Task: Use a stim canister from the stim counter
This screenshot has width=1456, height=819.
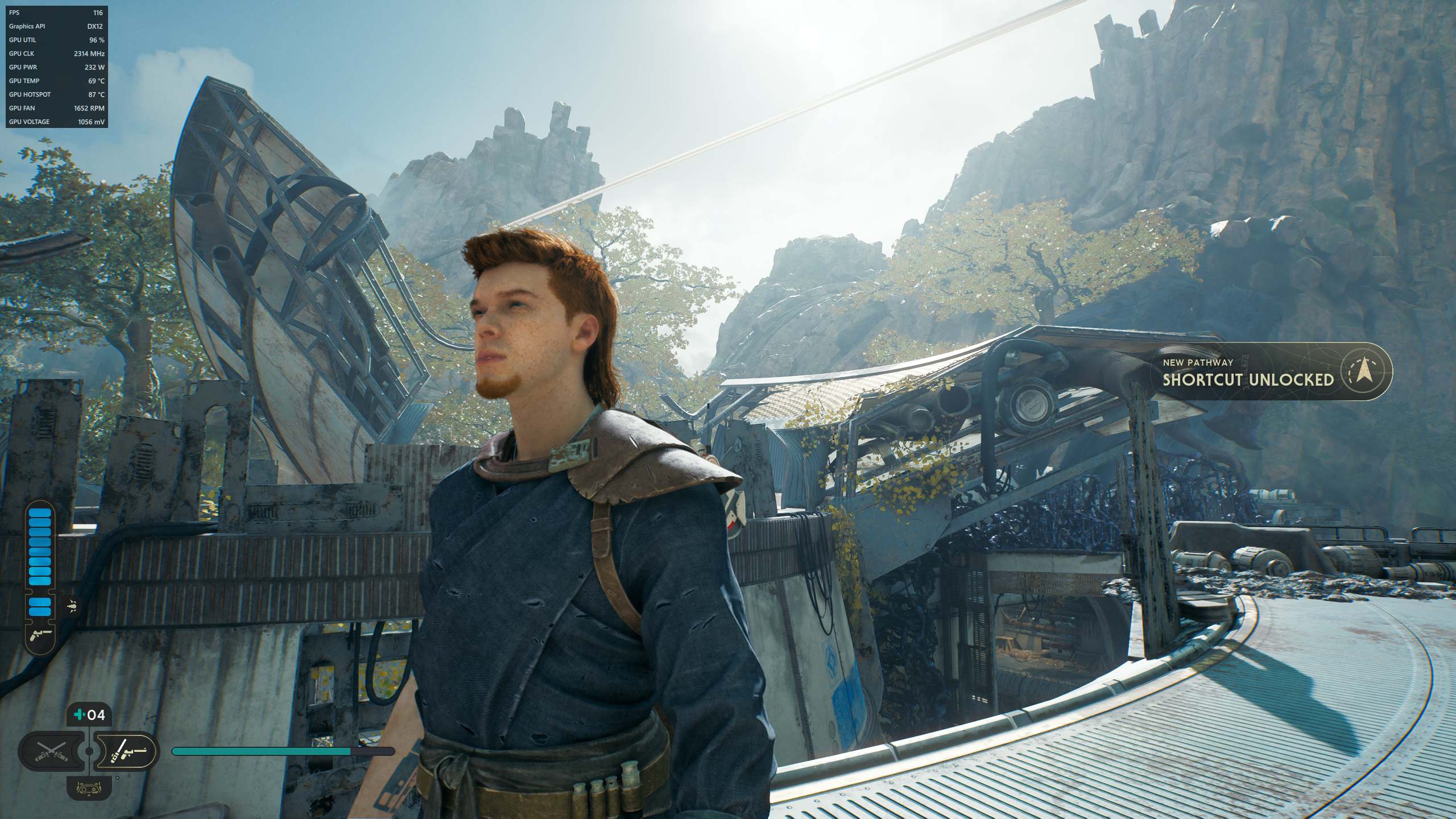Action: (89, 714)
